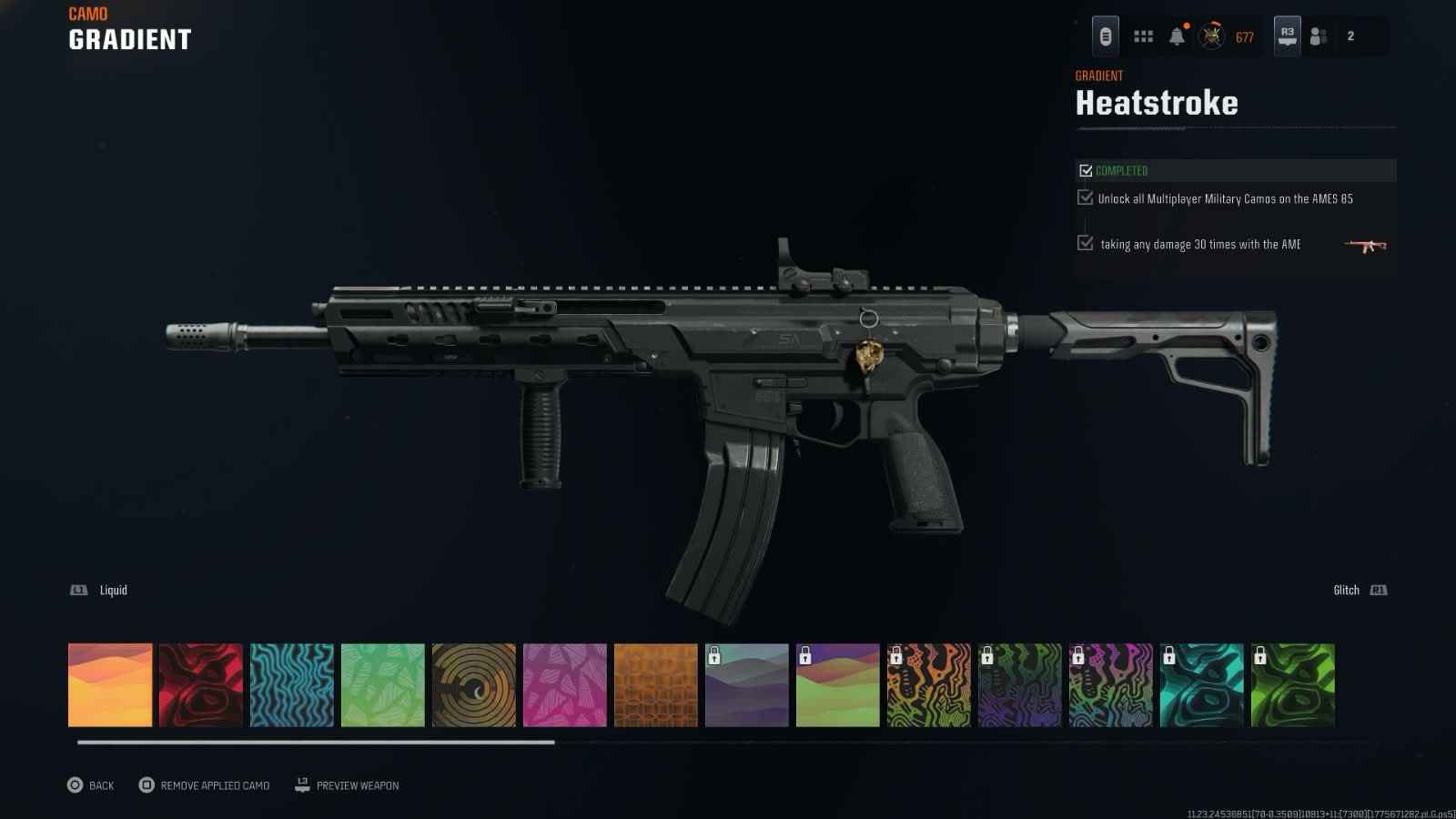Screen dimensions: 1456x819
Task: Select the orange honeycomb scale camo
Action: [x=656, y=685]
